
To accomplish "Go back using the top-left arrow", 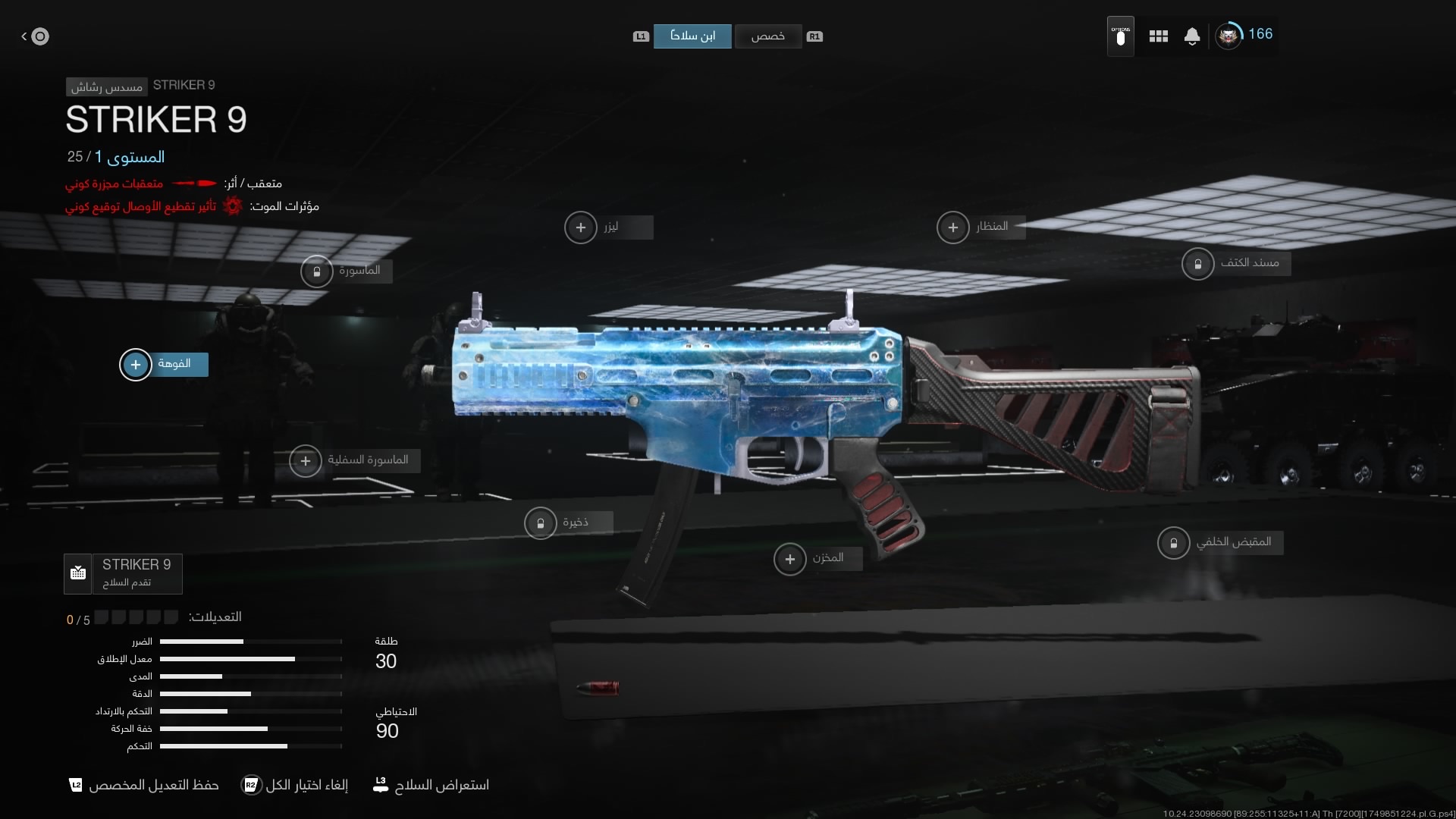I will [35, 36].
